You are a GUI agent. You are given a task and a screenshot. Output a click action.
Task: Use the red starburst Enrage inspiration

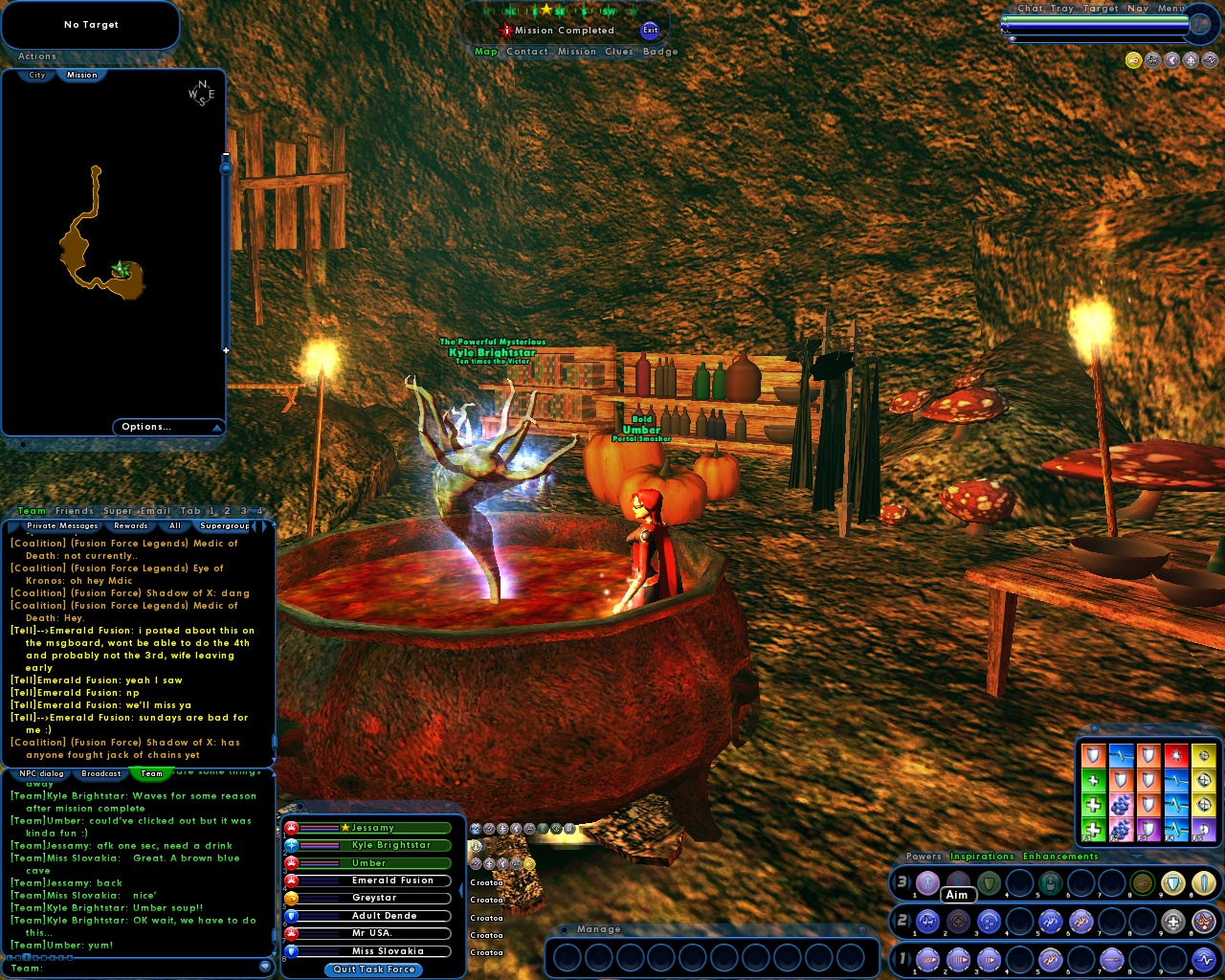[x=1176, y=755]
